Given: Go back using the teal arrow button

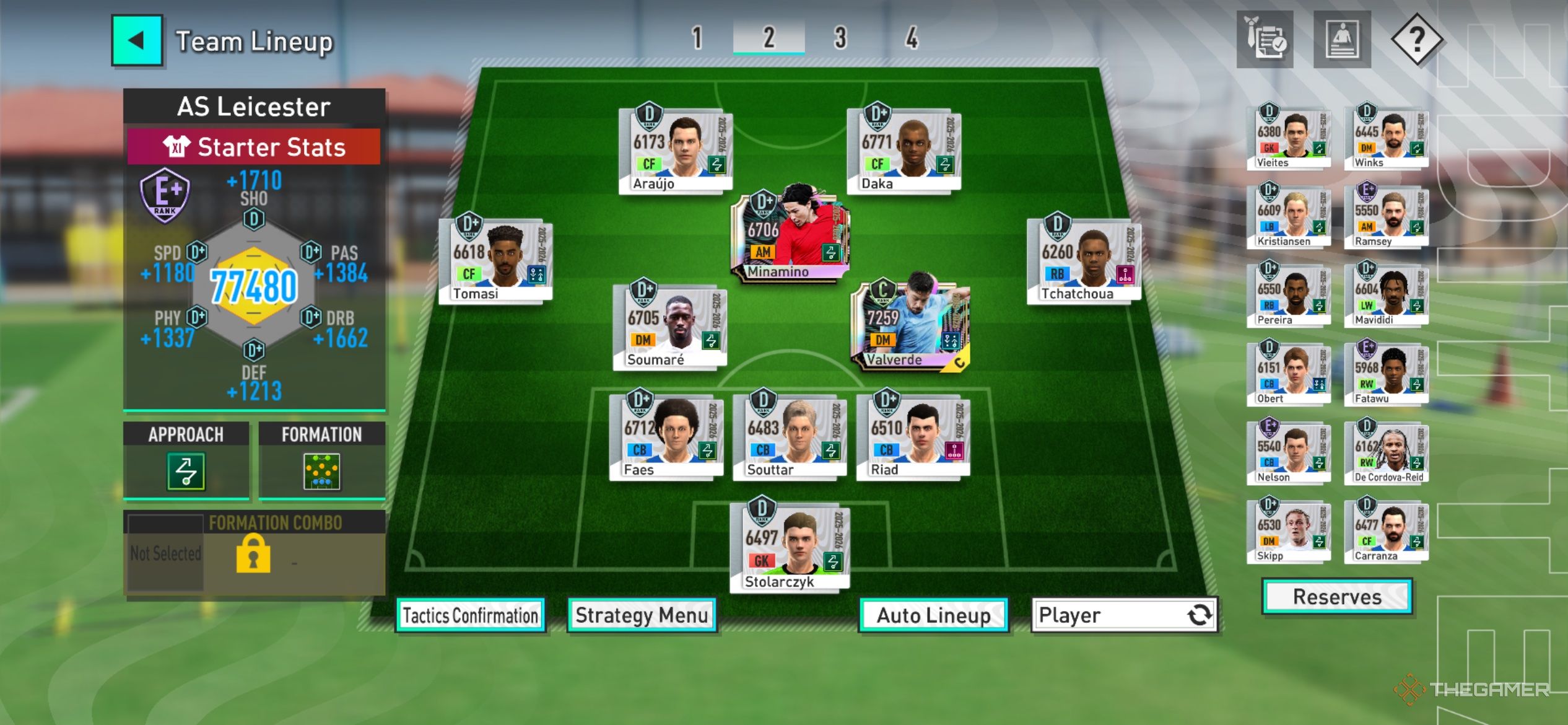Looking at the screenshot, I should [x=137, y=41].
